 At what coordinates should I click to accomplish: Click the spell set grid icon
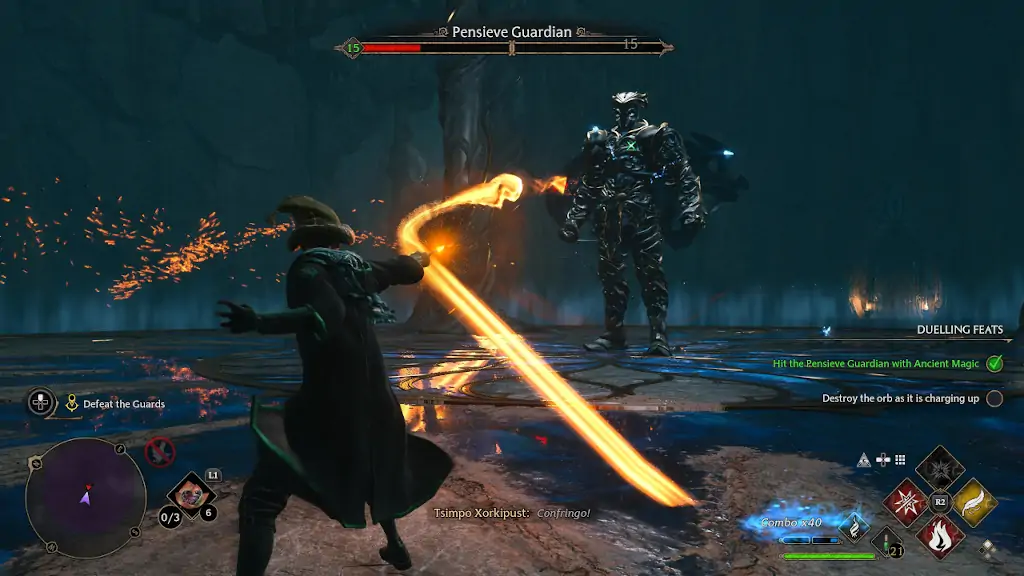click(900, 460)
